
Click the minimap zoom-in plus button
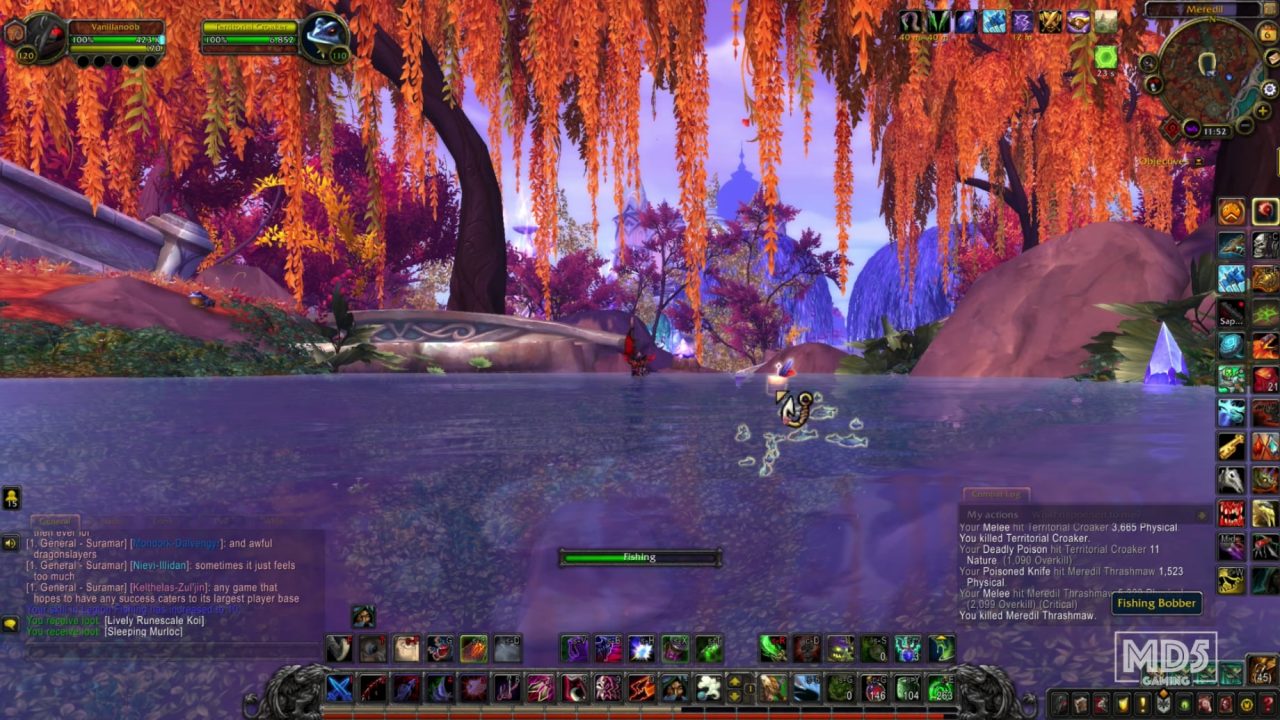coord(1262,110)
